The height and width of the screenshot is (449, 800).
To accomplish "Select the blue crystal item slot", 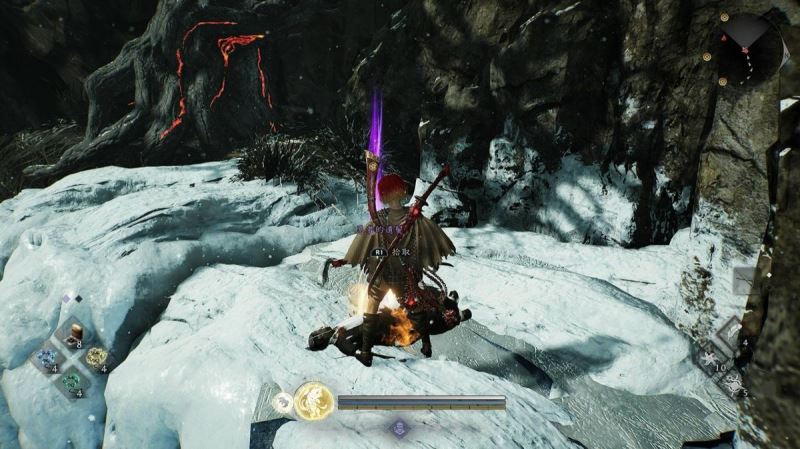I will pos(46,357).
